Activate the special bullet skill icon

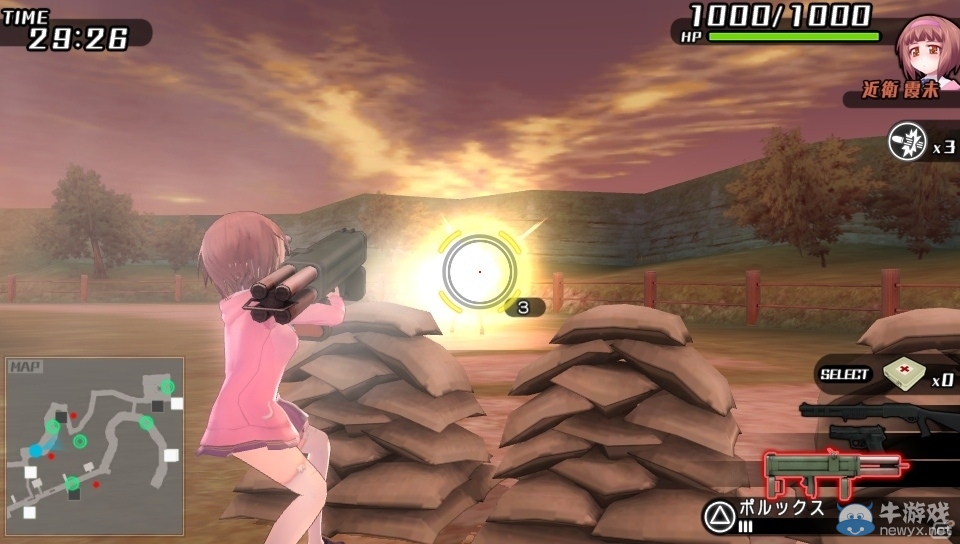coord(907,142)
